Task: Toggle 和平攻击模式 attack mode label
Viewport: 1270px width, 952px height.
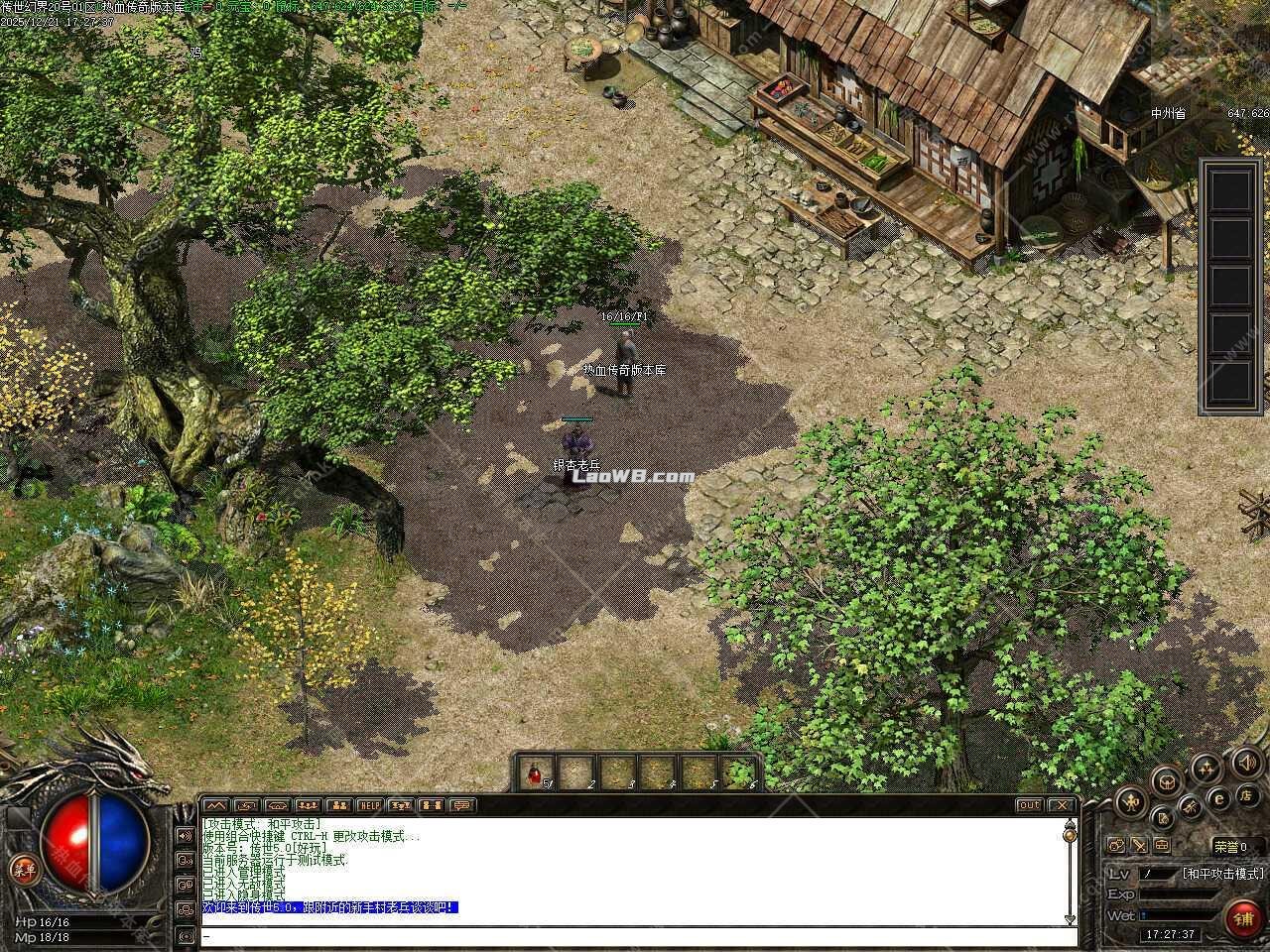Action: pyautogui.click(x=1223, y=874)
